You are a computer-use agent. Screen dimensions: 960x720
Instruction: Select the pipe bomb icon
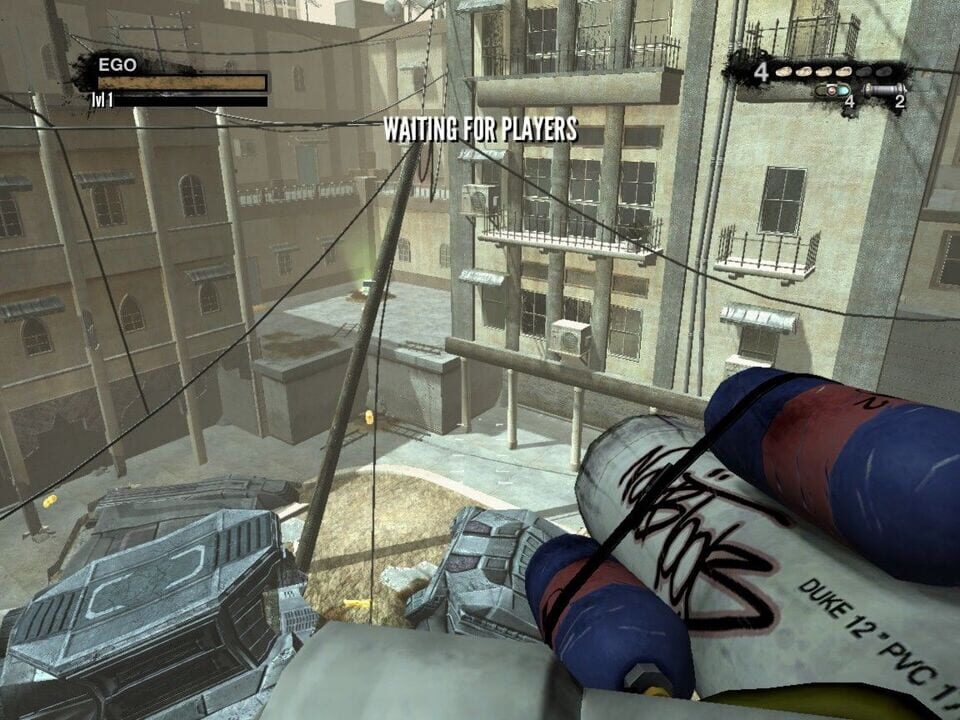click(882, 90)
